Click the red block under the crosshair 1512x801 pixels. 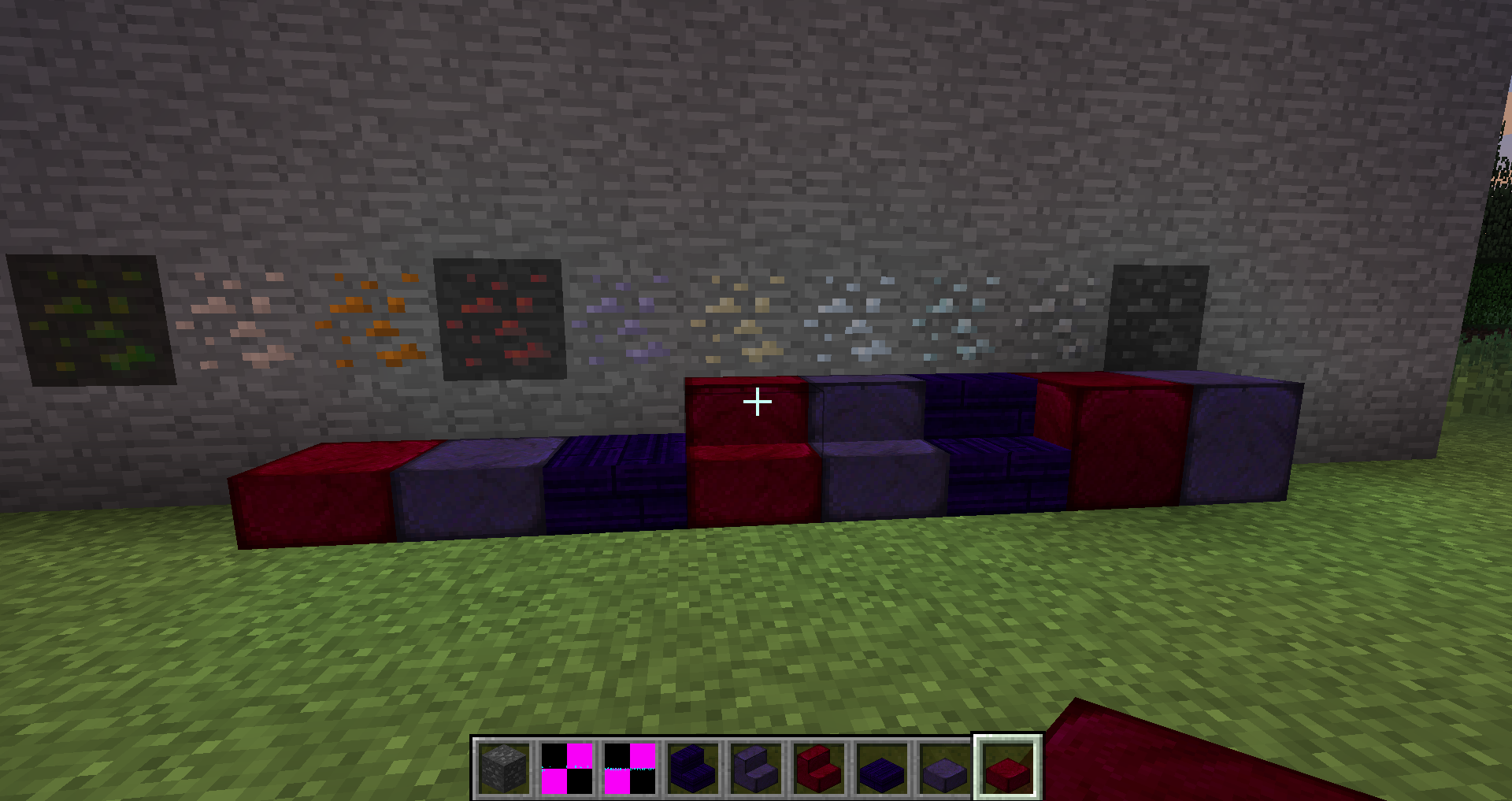pyautogui.click(x=744, y=425)
